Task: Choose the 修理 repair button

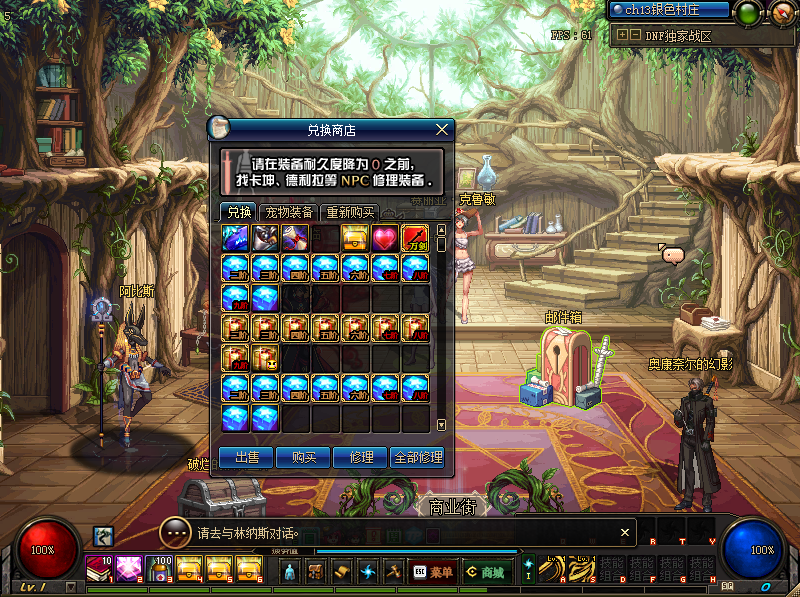Action: [x=360, y=457]
